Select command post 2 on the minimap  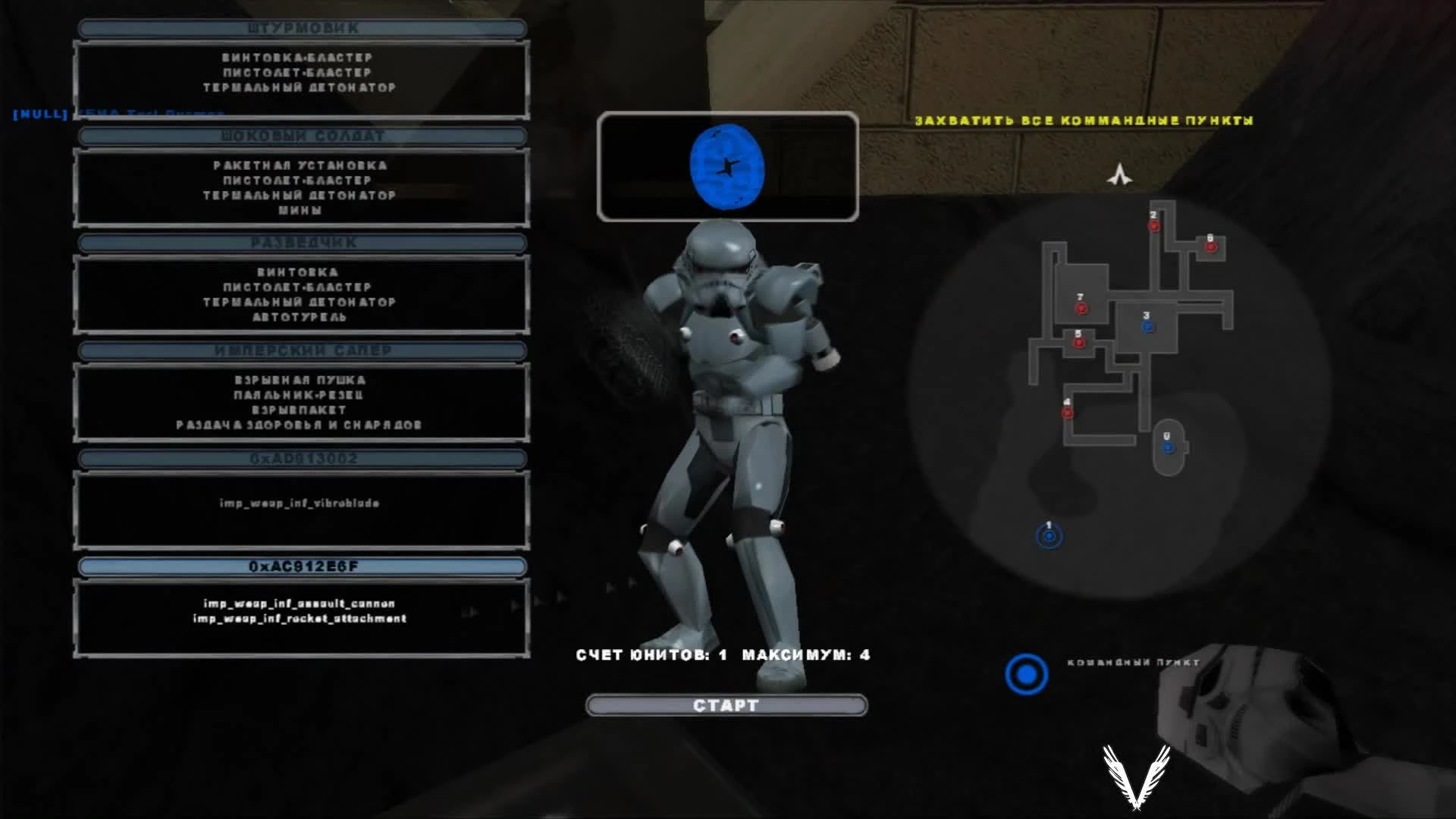click(1154, 224)
